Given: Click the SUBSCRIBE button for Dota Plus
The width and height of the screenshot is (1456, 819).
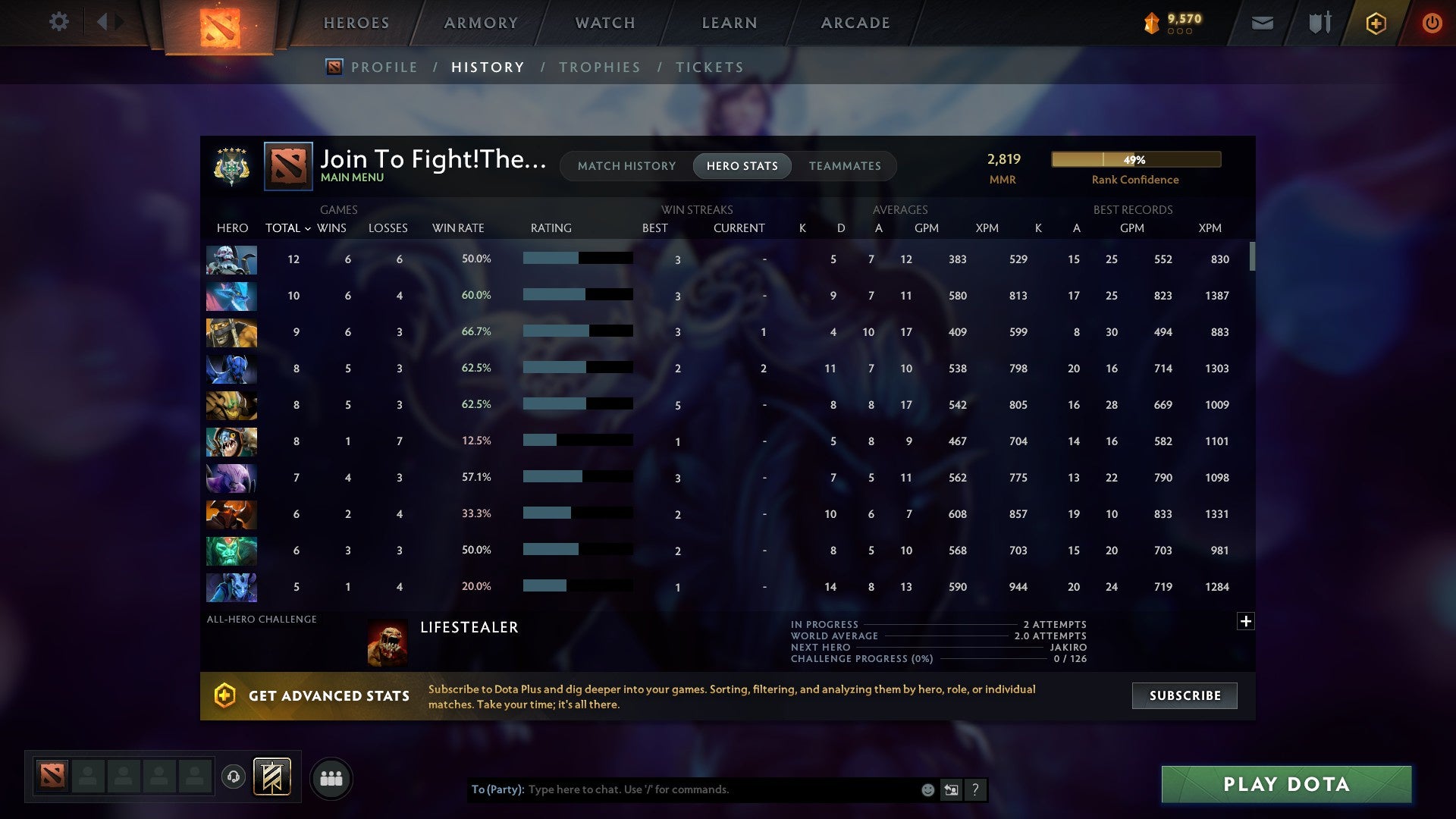Looking at the screenshot, I should tap(1184, 695).
